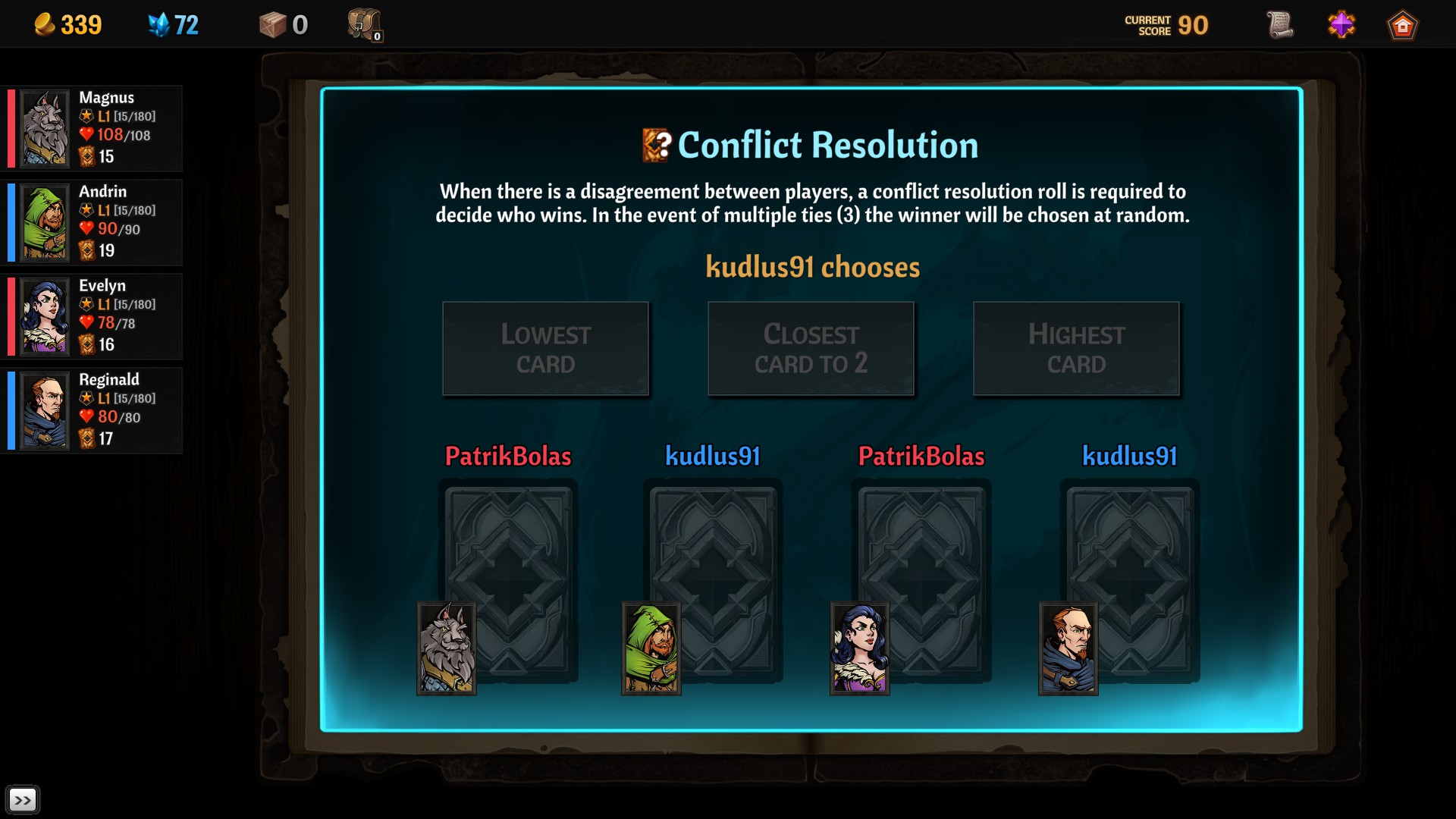Open the backpack inventory icon
This screenshot has width=1456, height=819.
(x=365, y=25)
